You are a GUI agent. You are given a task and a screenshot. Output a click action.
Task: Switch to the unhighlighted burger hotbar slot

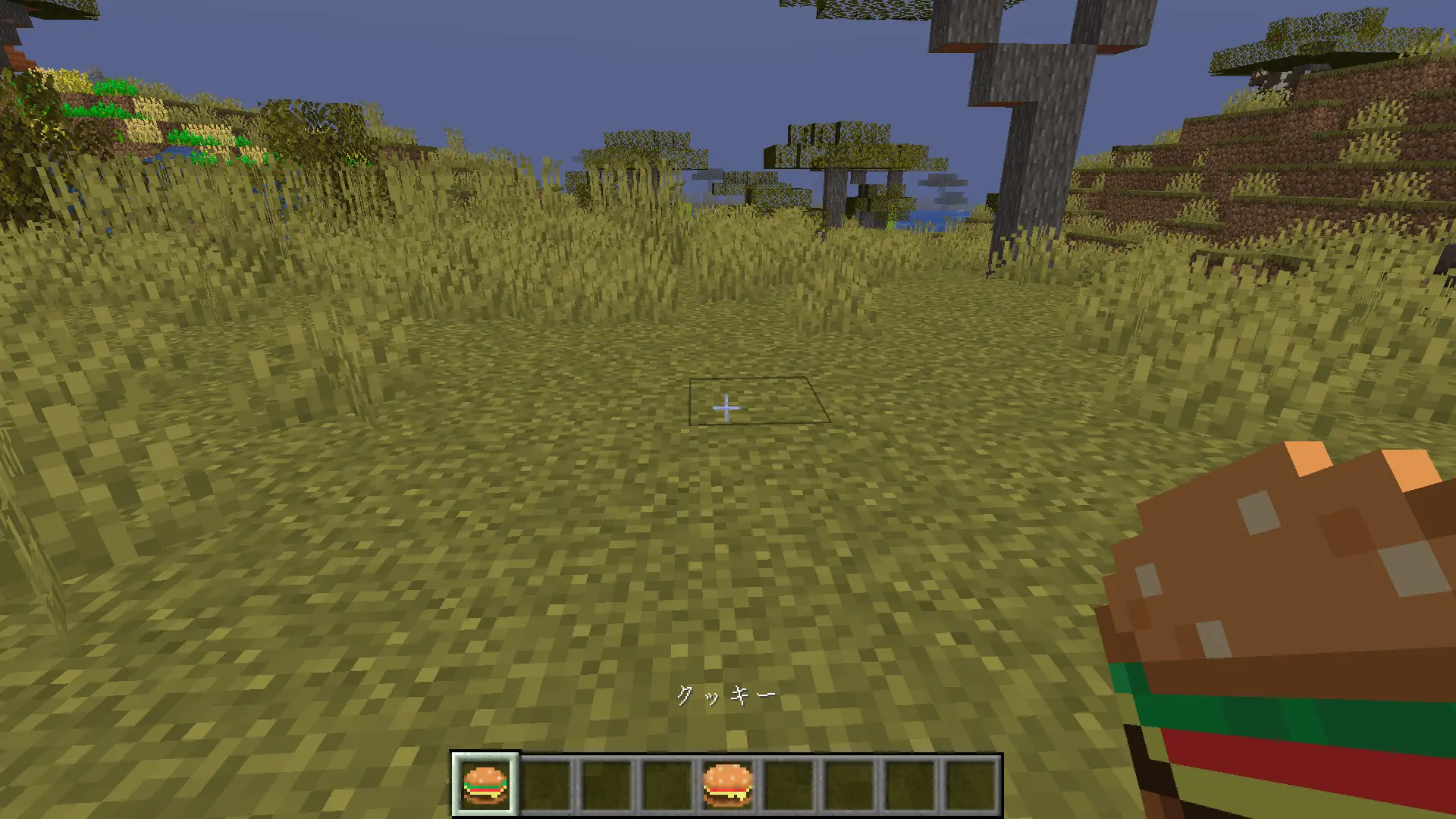pos(727,784)
